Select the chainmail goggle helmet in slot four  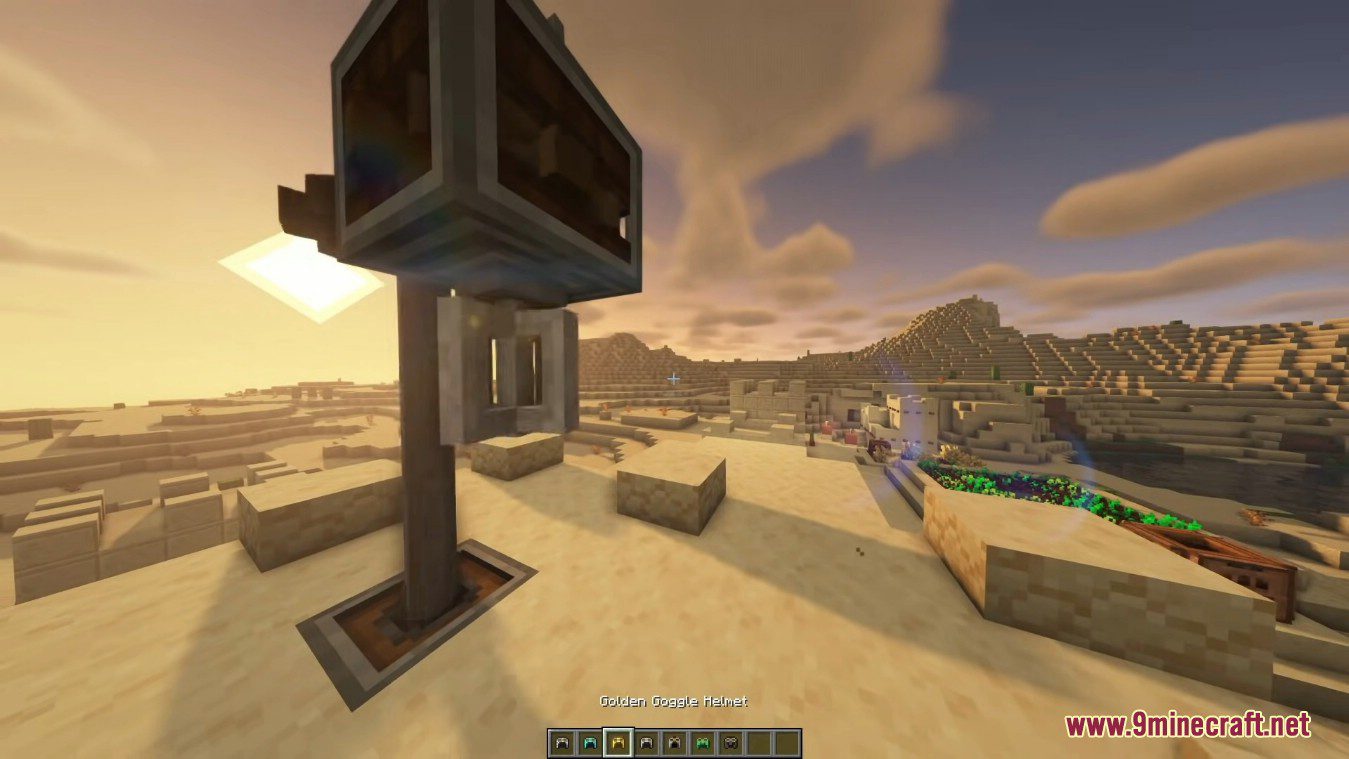coord(645,741)
